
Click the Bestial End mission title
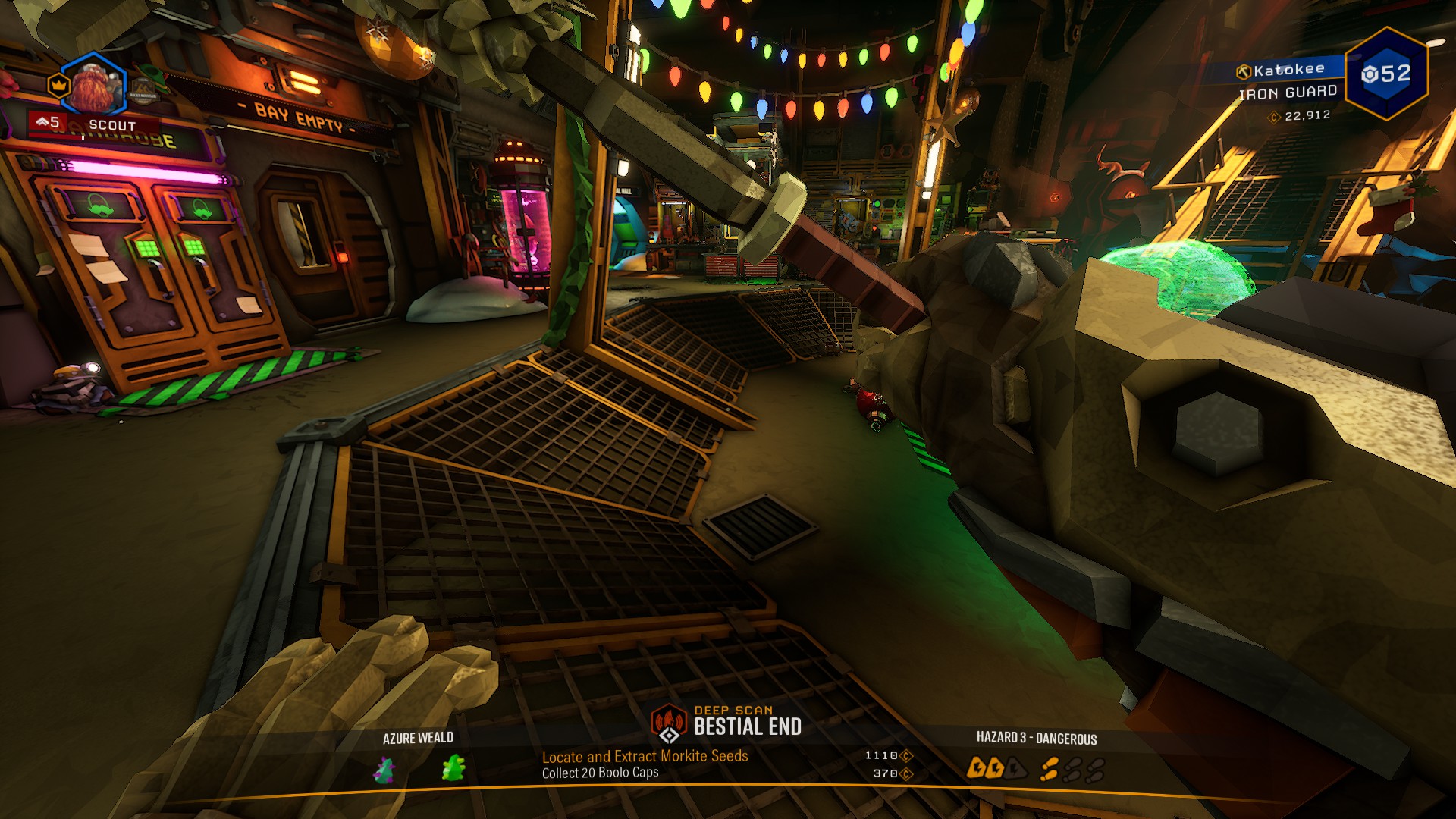coord(748,727)
